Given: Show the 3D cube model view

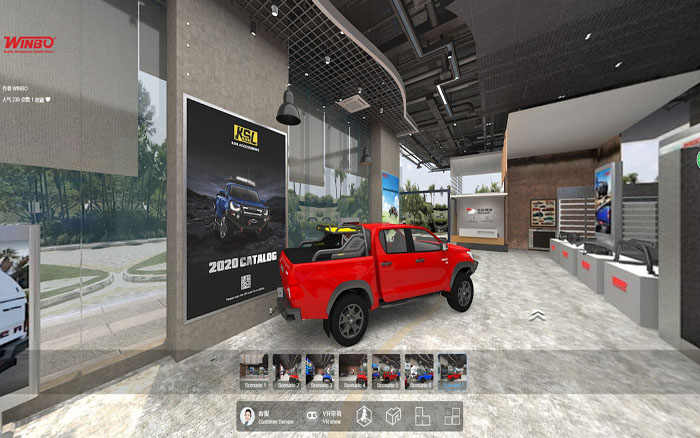Looking at the screenshot, I should (x=393, y=416).
